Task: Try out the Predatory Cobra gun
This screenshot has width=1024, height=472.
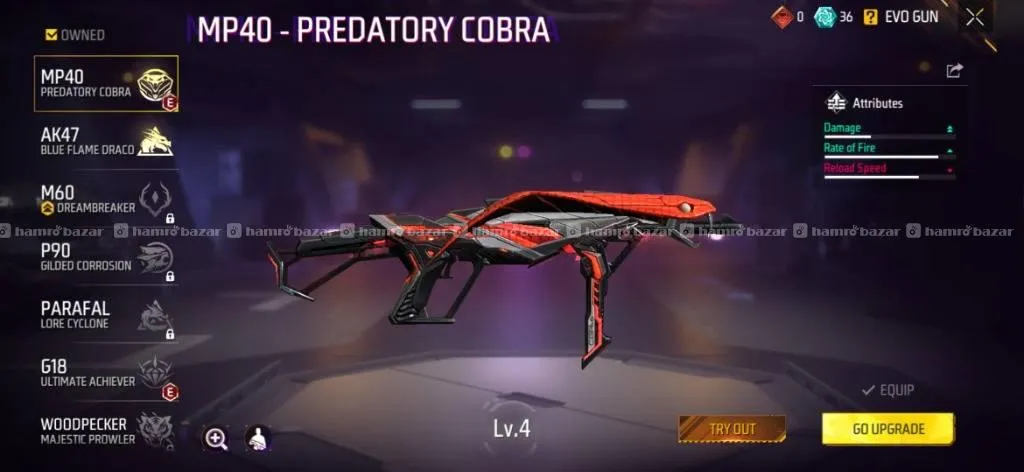Action: pyautogui.click(x=732, y=429)
